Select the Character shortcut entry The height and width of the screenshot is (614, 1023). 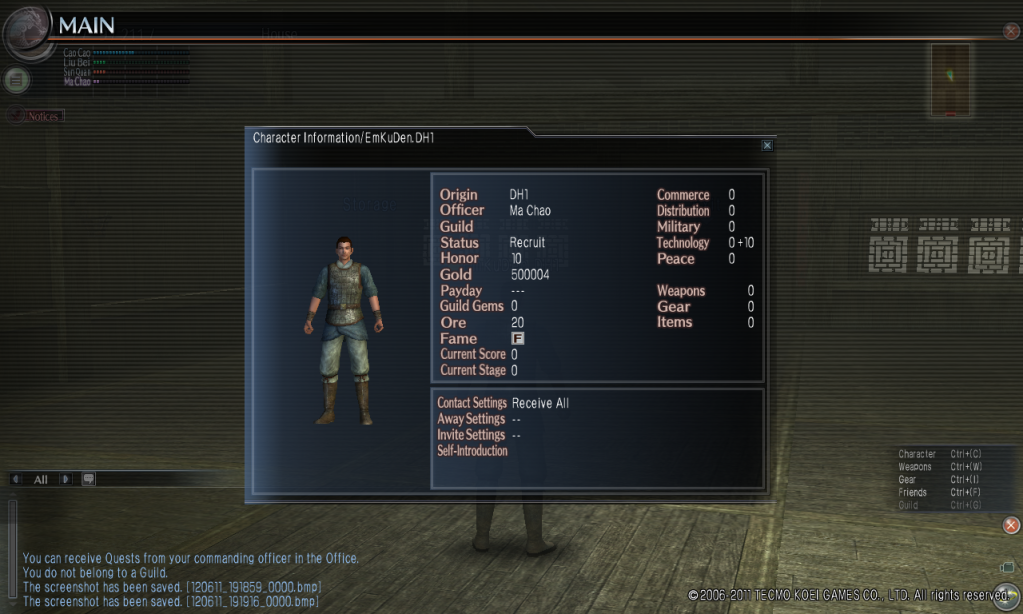point(917,454)
